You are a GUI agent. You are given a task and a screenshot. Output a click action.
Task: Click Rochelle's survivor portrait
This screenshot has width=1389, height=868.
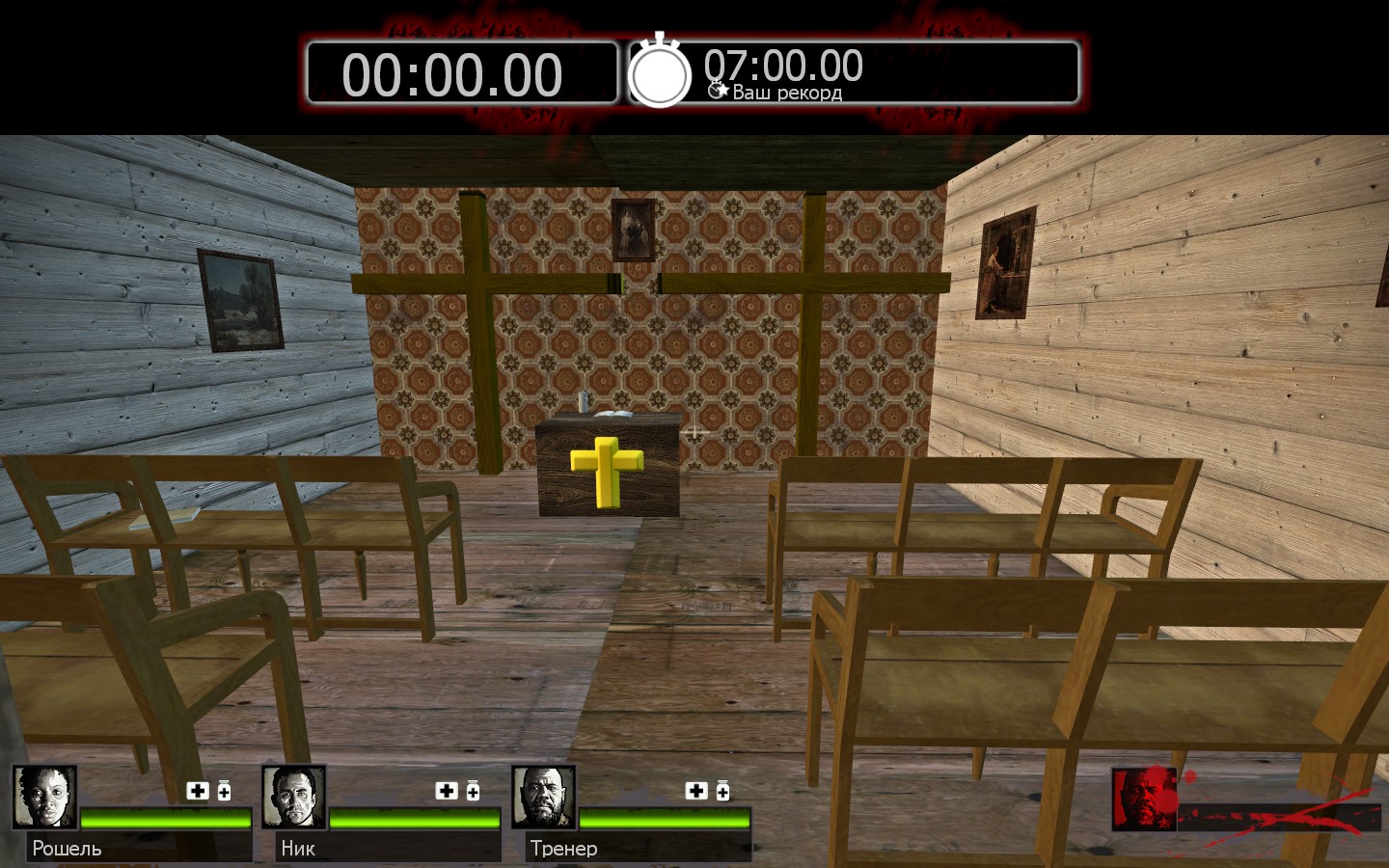(x=45, y=798)
